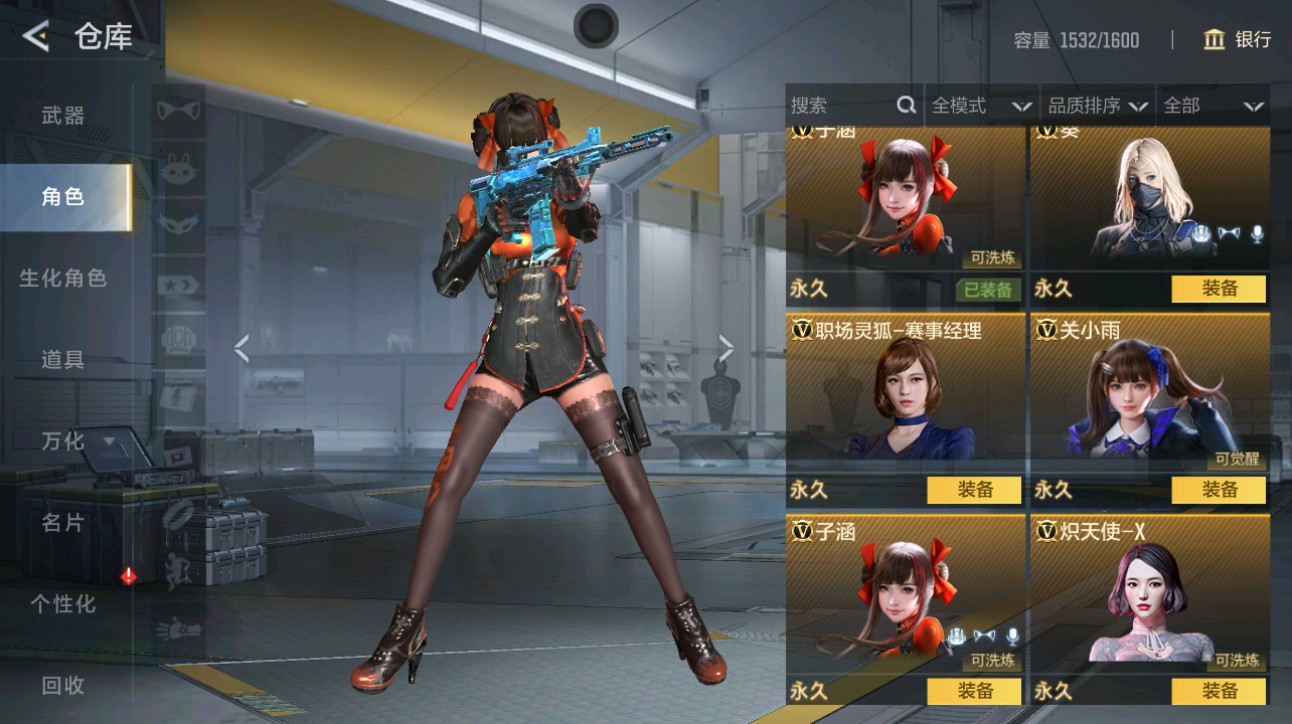Viewport: 1292px width, 724px height.
Task: Go back using the arrow beside 仓库
Action: point(36,37)
